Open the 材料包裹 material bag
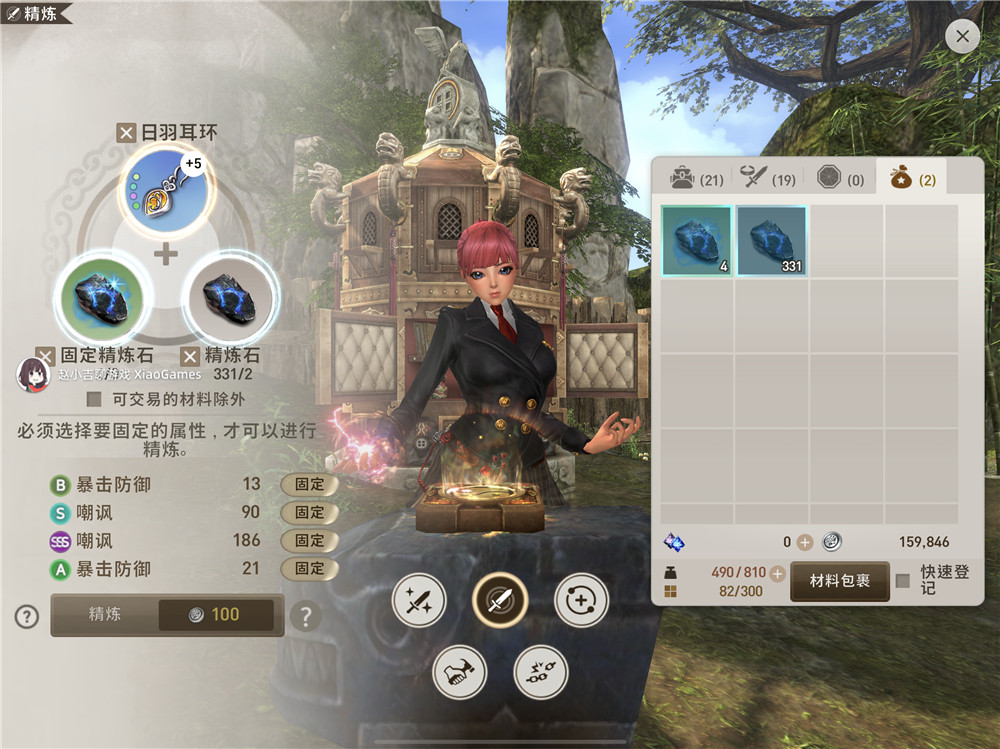 click(x=840, y=581)
